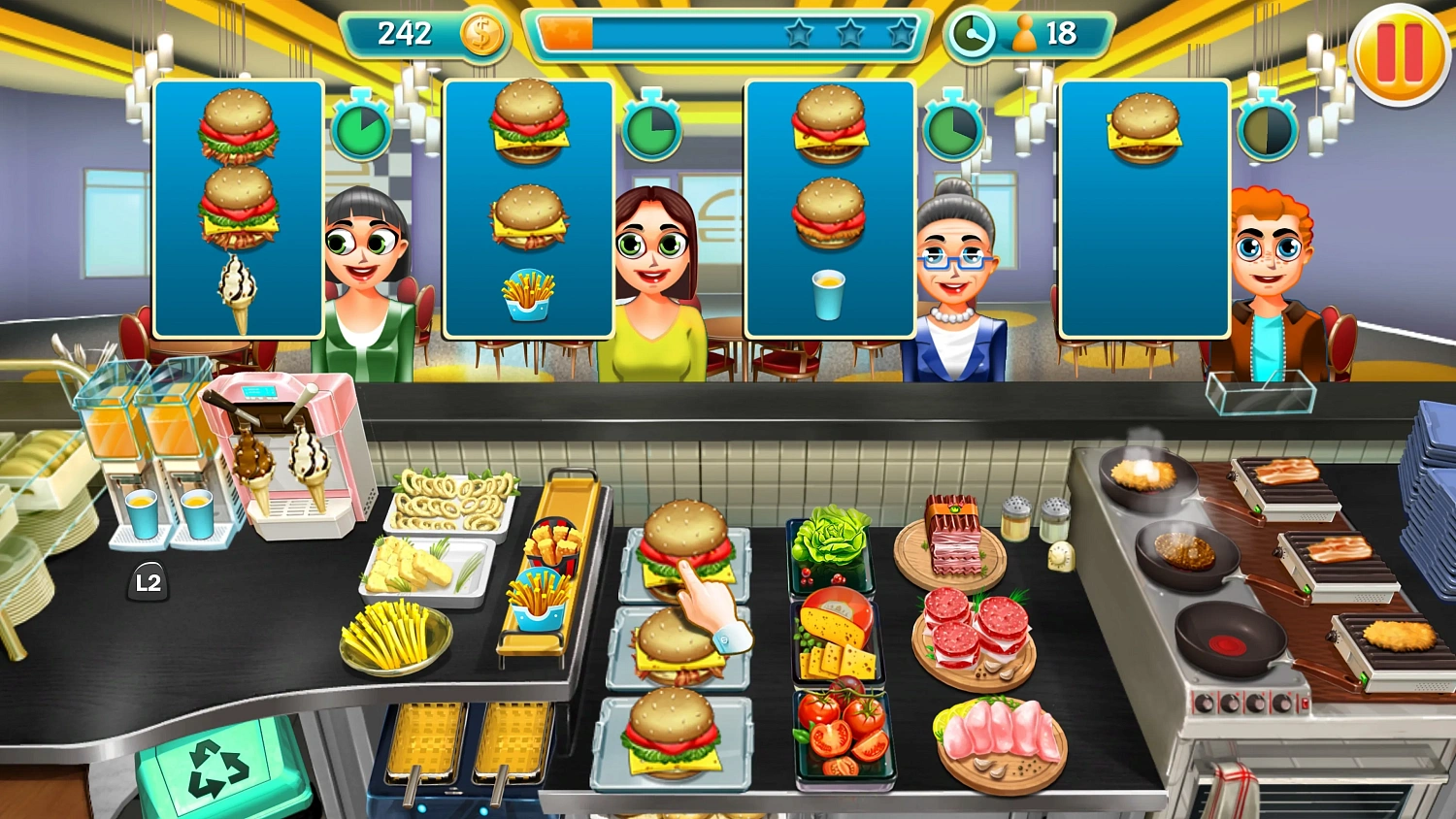Click the L2 juice dispenser control

point(148,583)
